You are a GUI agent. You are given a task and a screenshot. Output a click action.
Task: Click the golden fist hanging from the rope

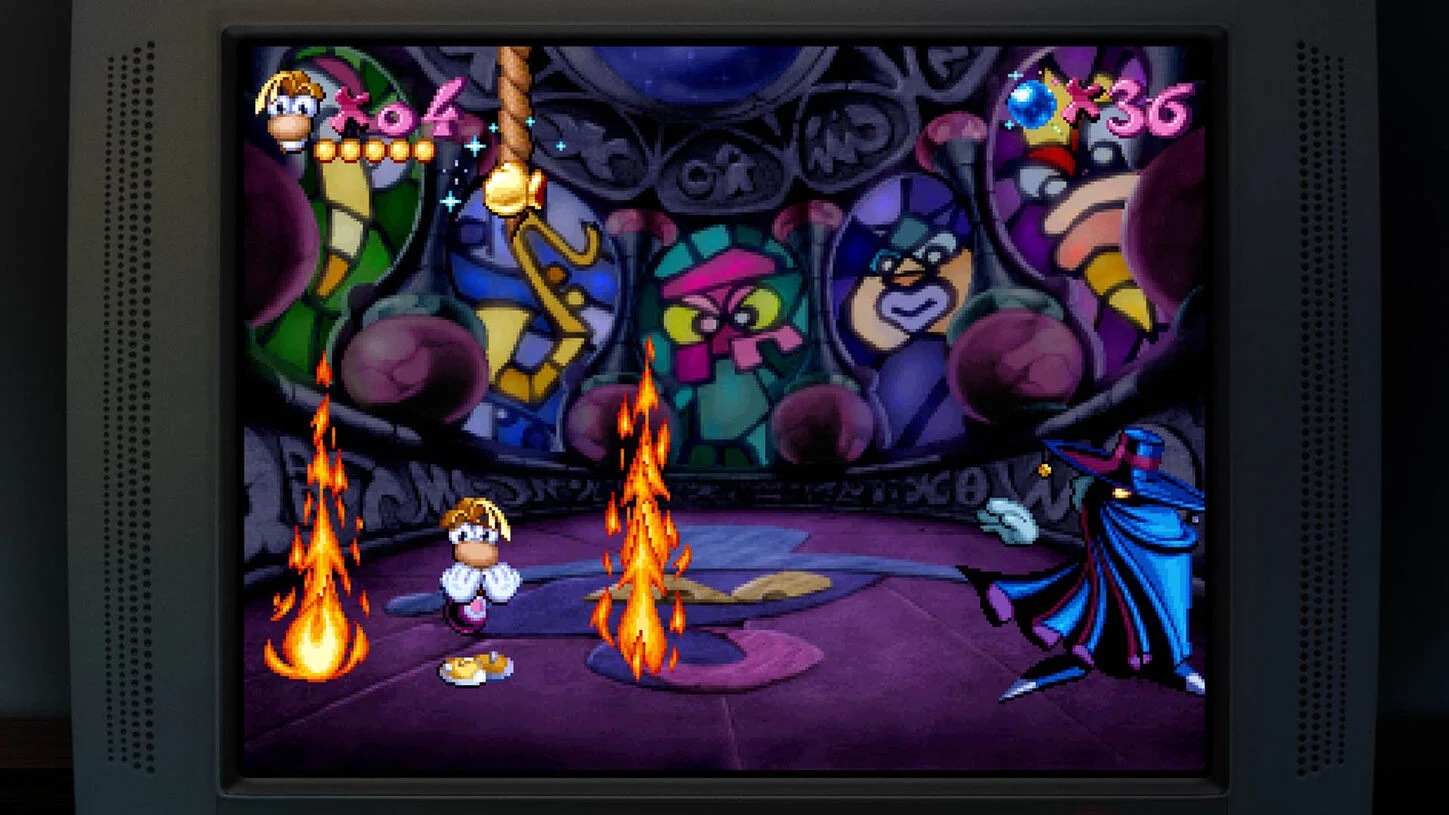pos(509,190)
